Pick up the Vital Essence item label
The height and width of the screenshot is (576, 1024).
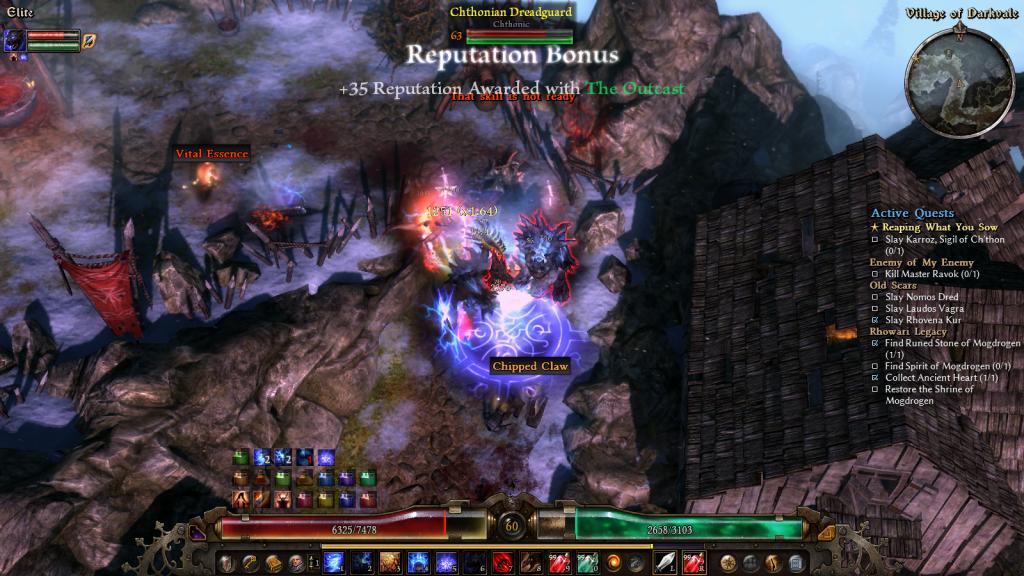212,154
